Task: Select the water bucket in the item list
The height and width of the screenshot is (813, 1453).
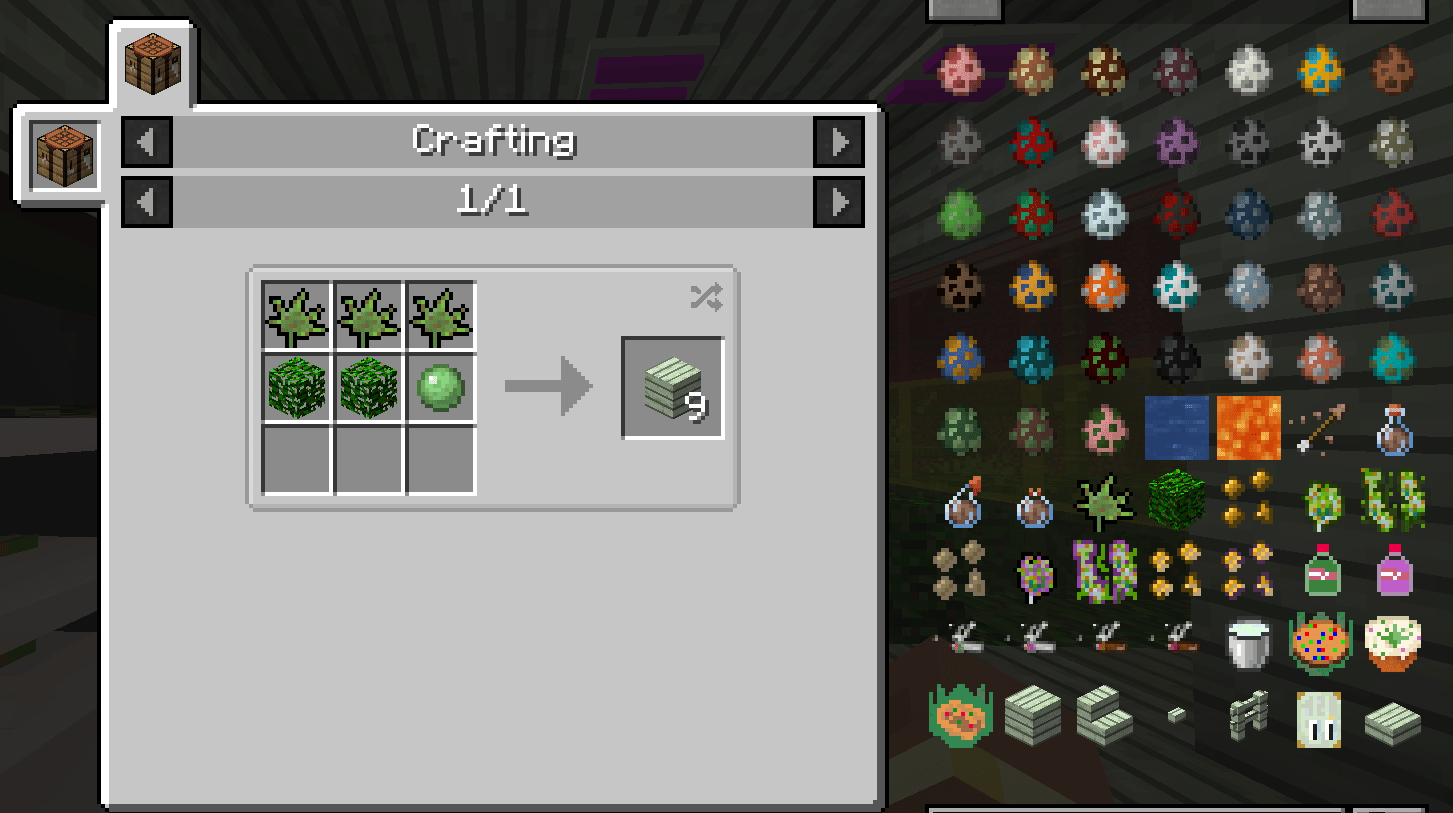Action: coord(1176,427)
